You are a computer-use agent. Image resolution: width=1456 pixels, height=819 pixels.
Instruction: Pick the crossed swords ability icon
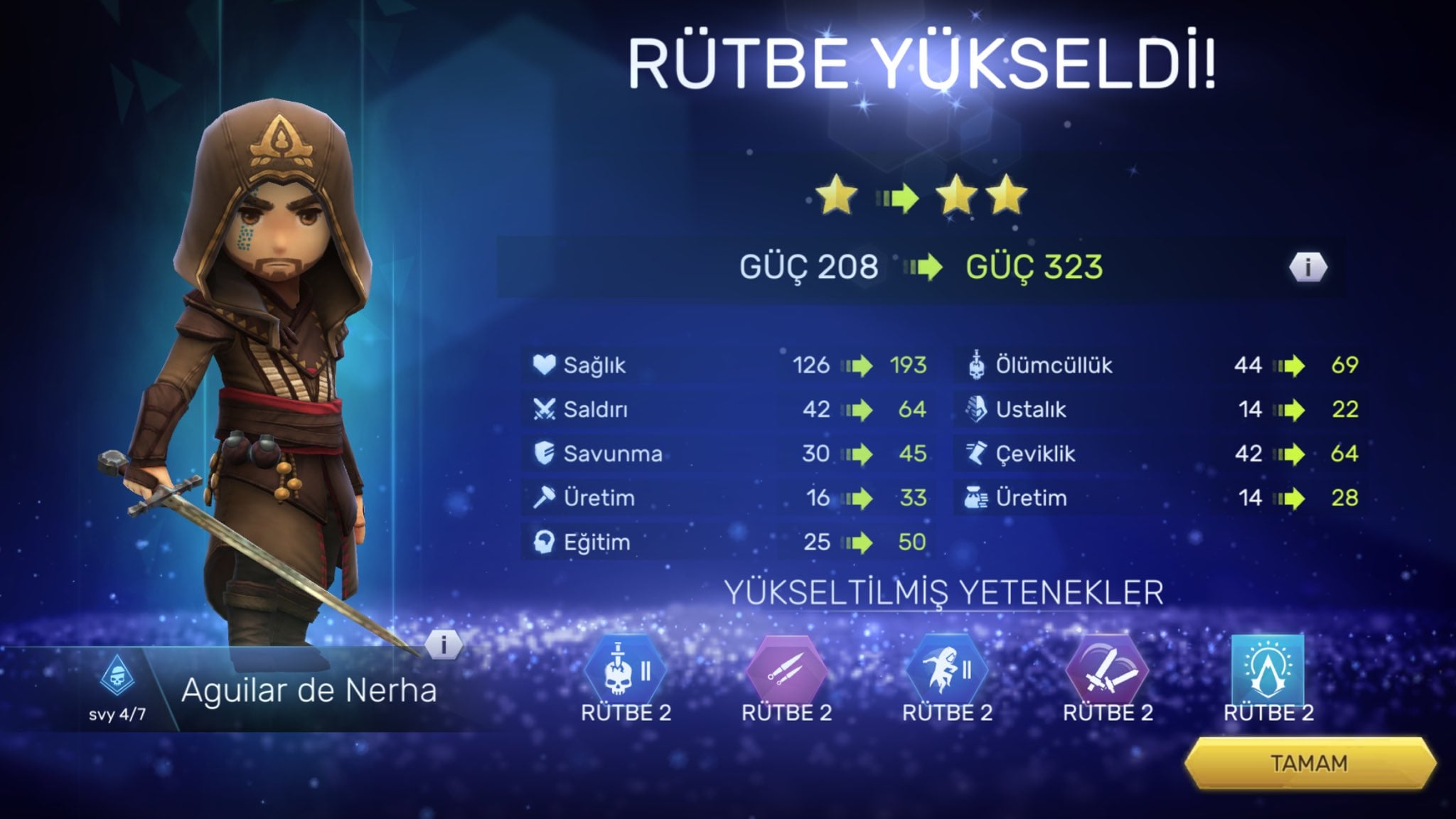[x=1107, y=670]
